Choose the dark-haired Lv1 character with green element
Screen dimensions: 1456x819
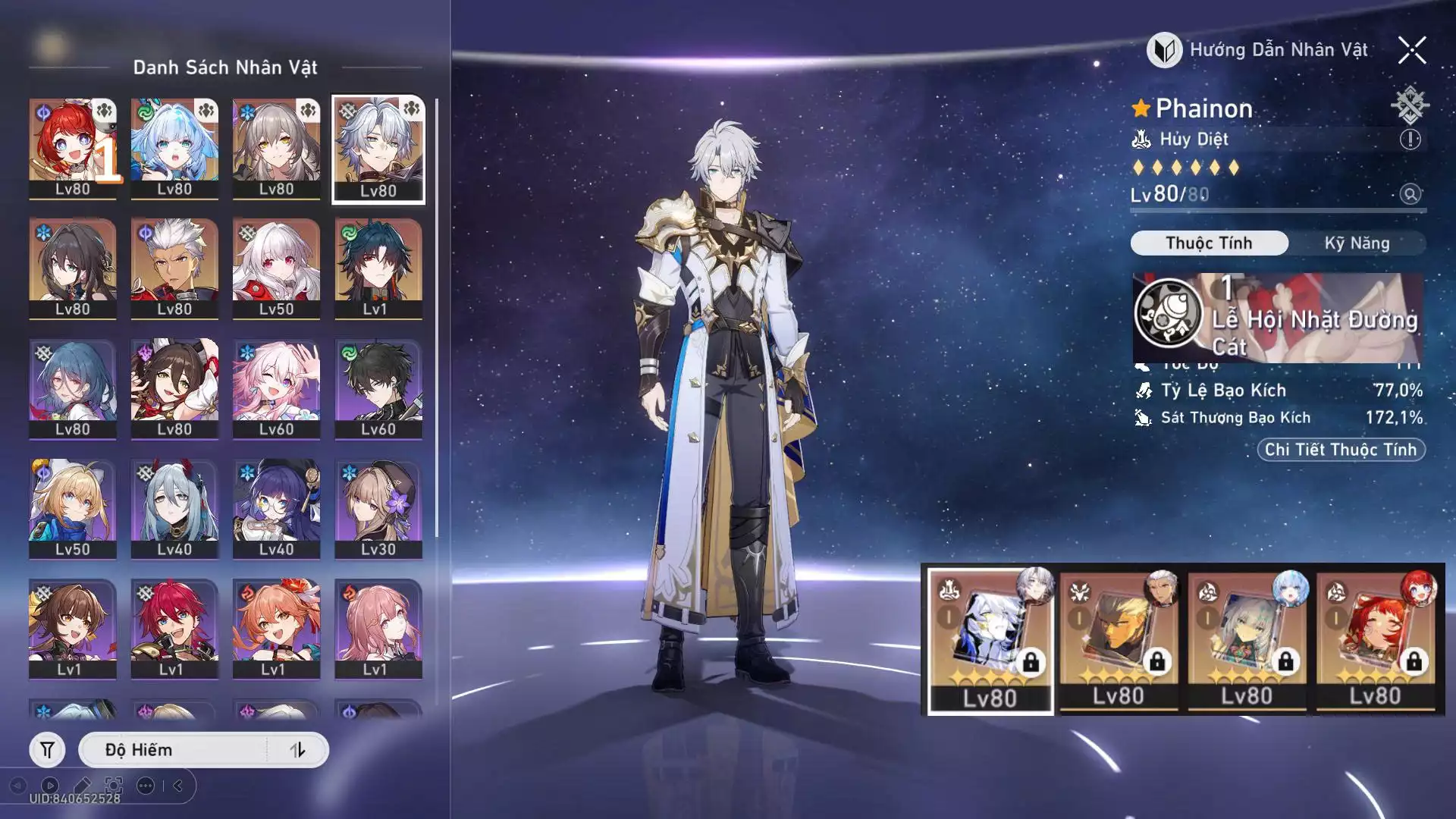point(378,268)
